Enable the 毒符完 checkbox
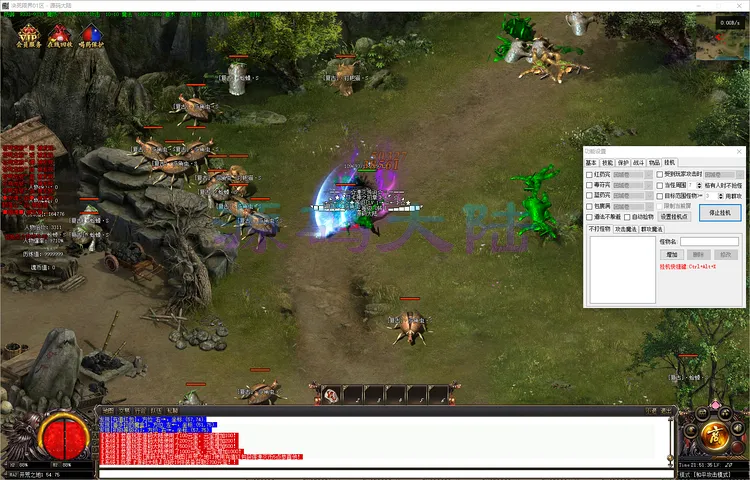This screenshot has height=480, width=750. [589, 185]
